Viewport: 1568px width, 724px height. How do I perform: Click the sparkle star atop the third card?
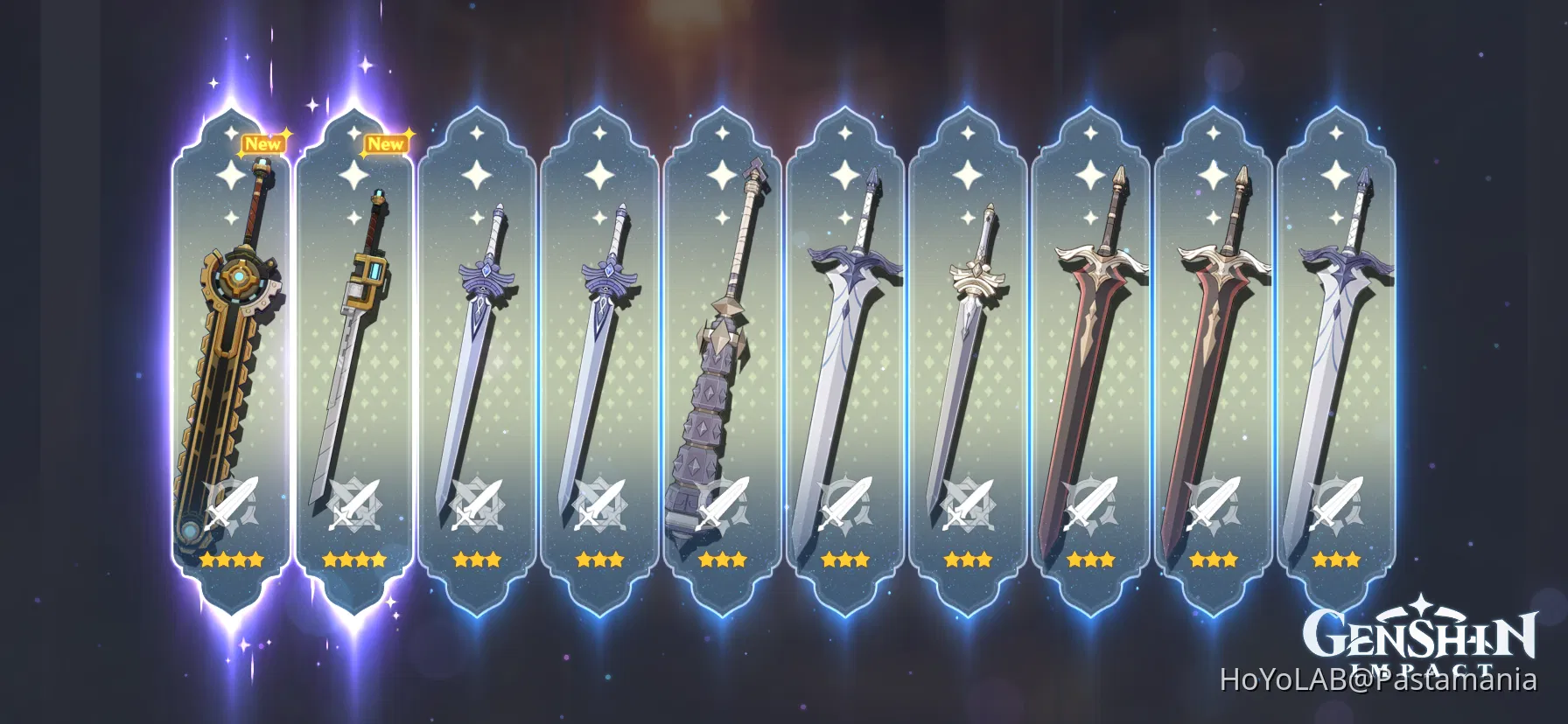[x=477, y=134]
